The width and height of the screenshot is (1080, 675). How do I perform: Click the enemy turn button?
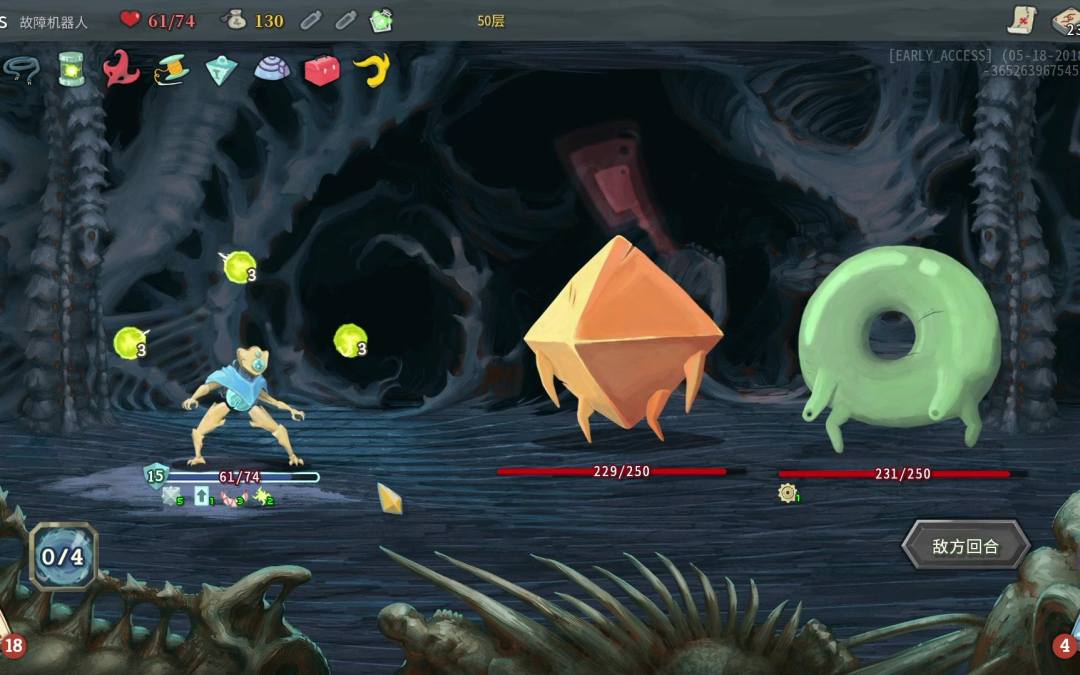(x=966, y=546)
